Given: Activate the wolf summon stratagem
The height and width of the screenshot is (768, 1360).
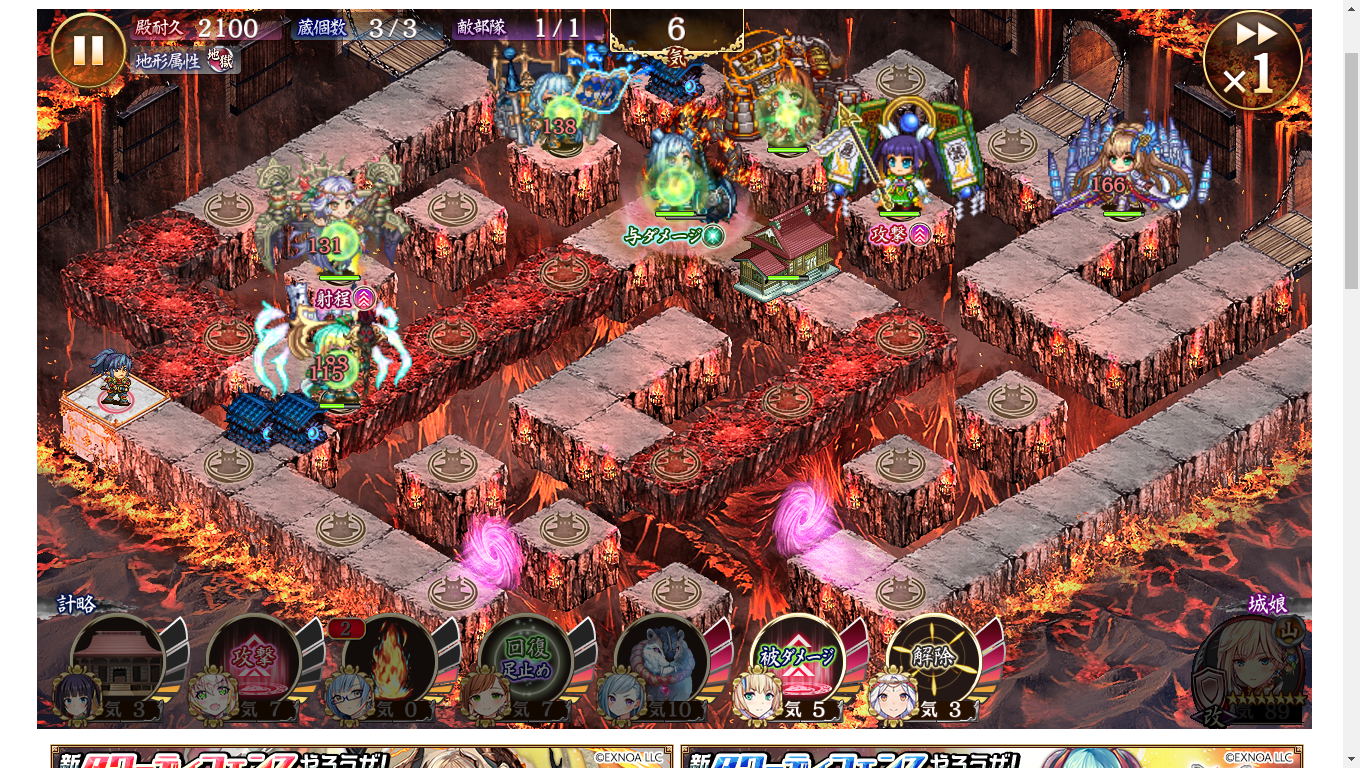Looking at the screenshot, I should pyautogui.click(x=662, y=660).
